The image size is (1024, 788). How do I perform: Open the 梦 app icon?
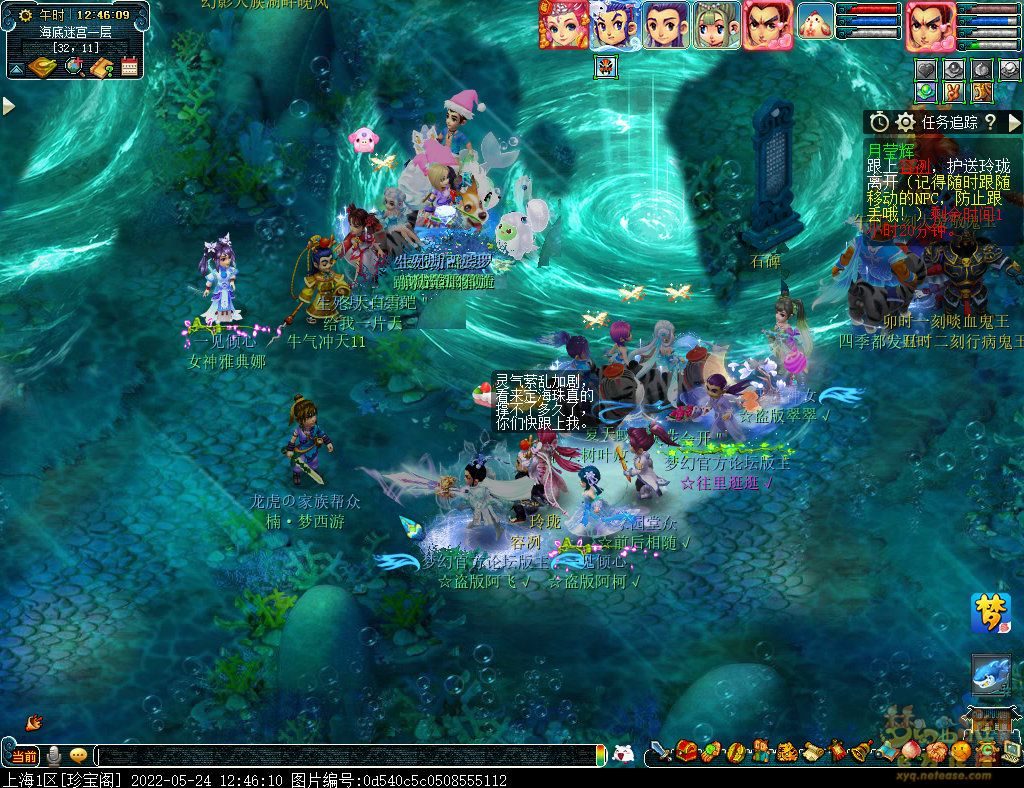point(990,613)
